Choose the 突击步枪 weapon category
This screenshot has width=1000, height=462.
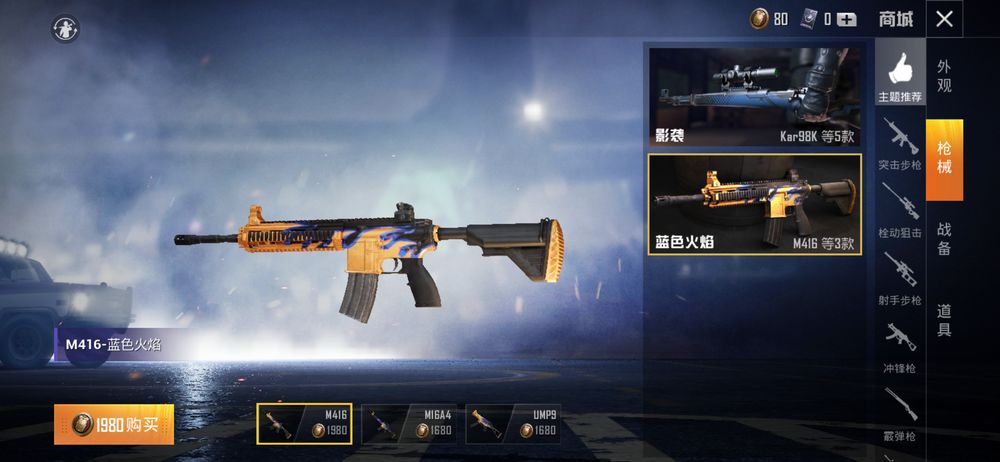tap(900, 143)
